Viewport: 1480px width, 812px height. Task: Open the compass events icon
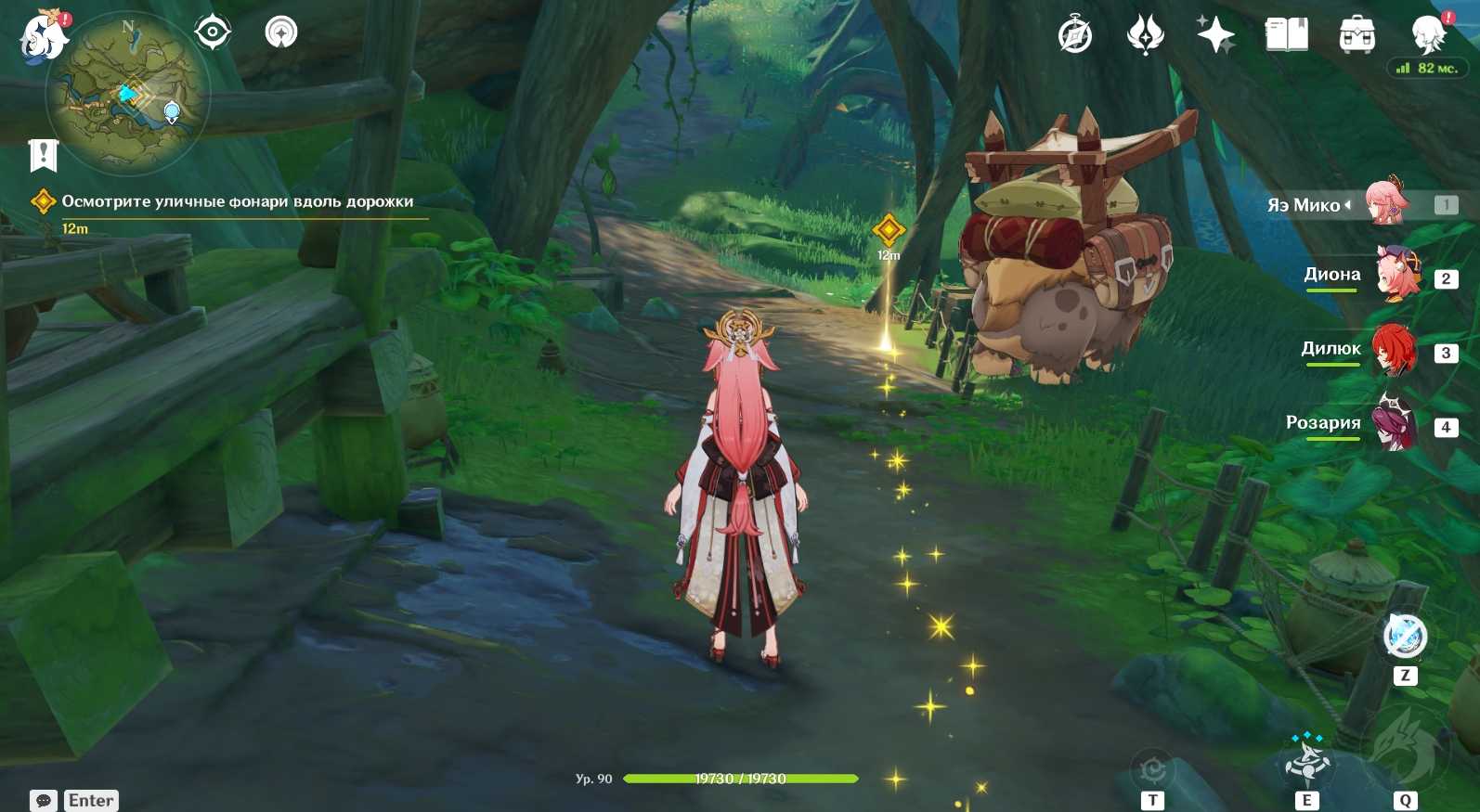coord(1075,36)
